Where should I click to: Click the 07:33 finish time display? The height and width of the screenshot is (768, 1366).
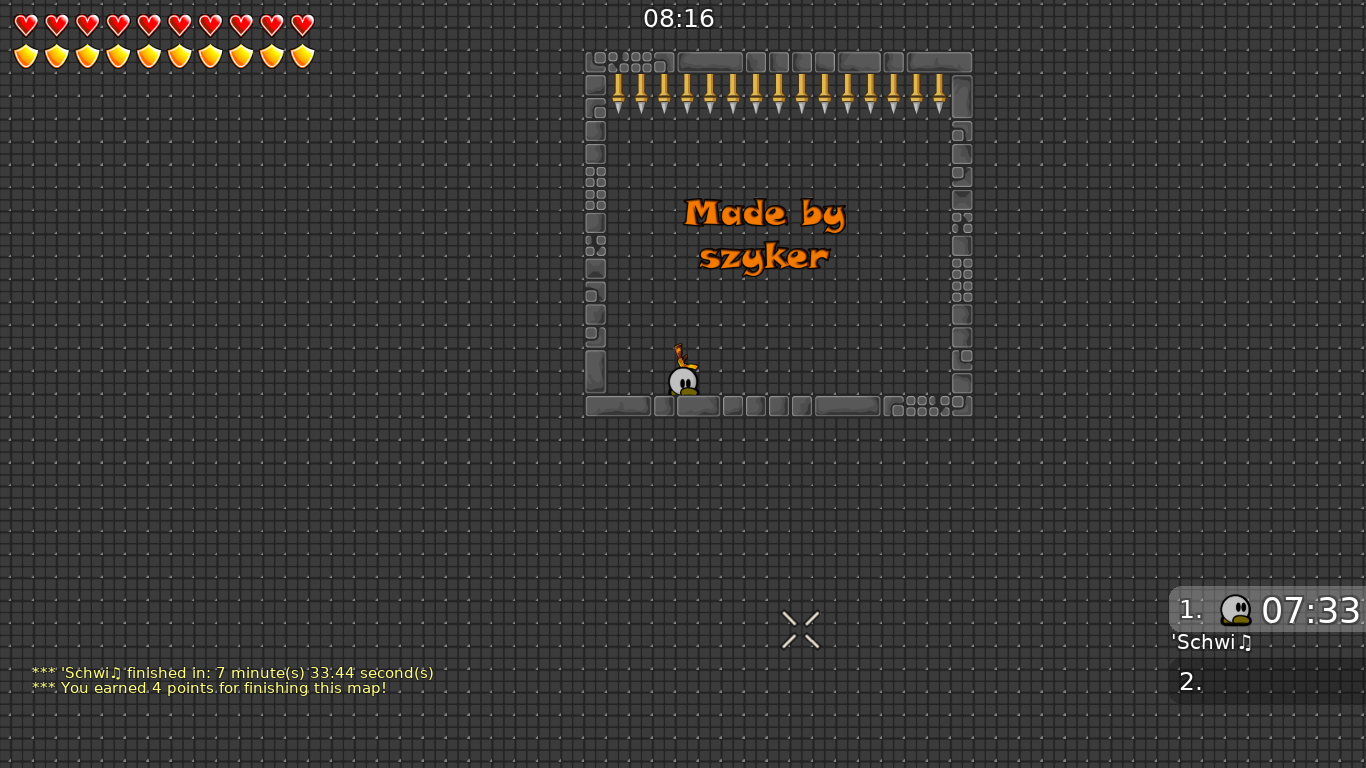[x=1310, y=610]
